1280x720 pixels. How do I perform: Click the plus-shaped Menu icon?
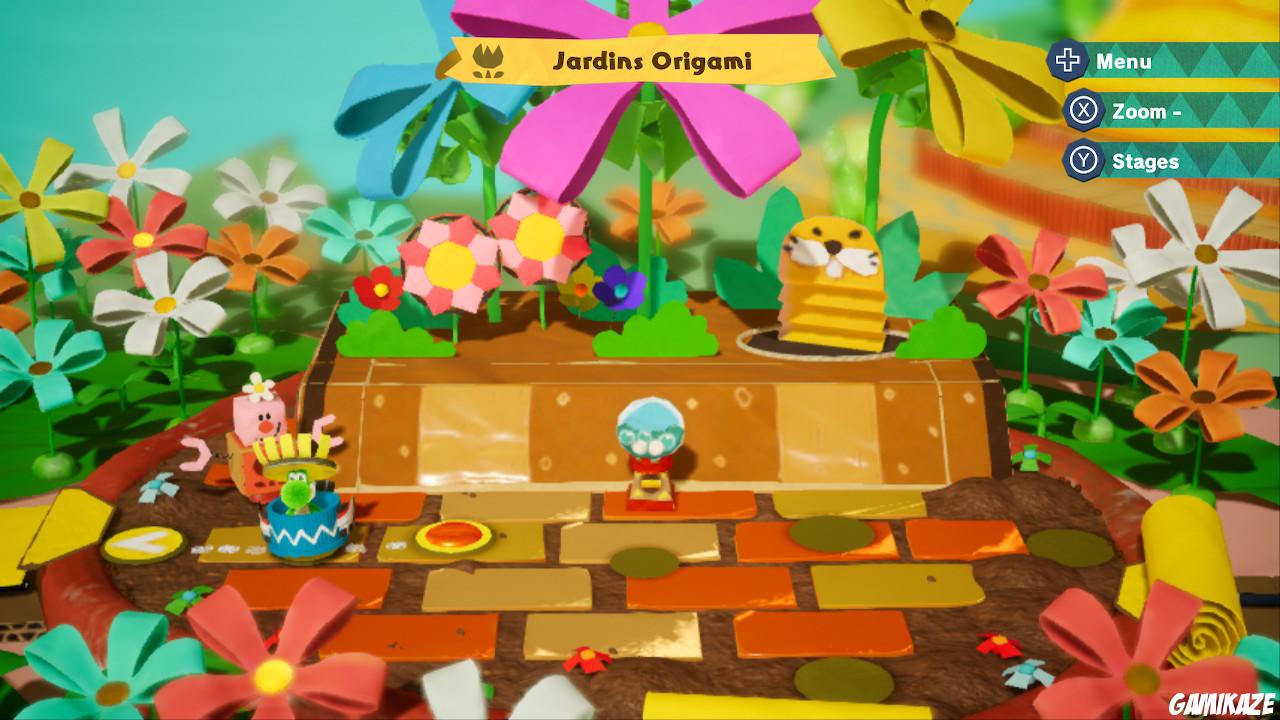[x=1068, y=60]
